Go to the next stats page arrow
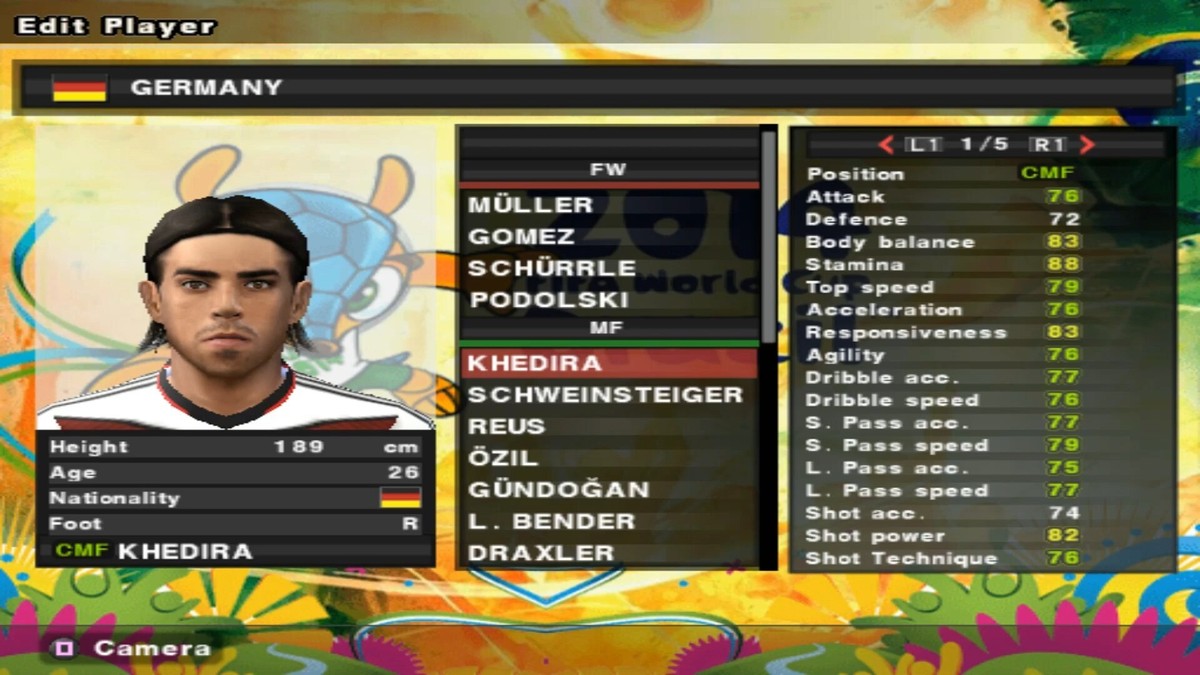The height and width of the screenshot is (675, 1200). pos(1088,145)
